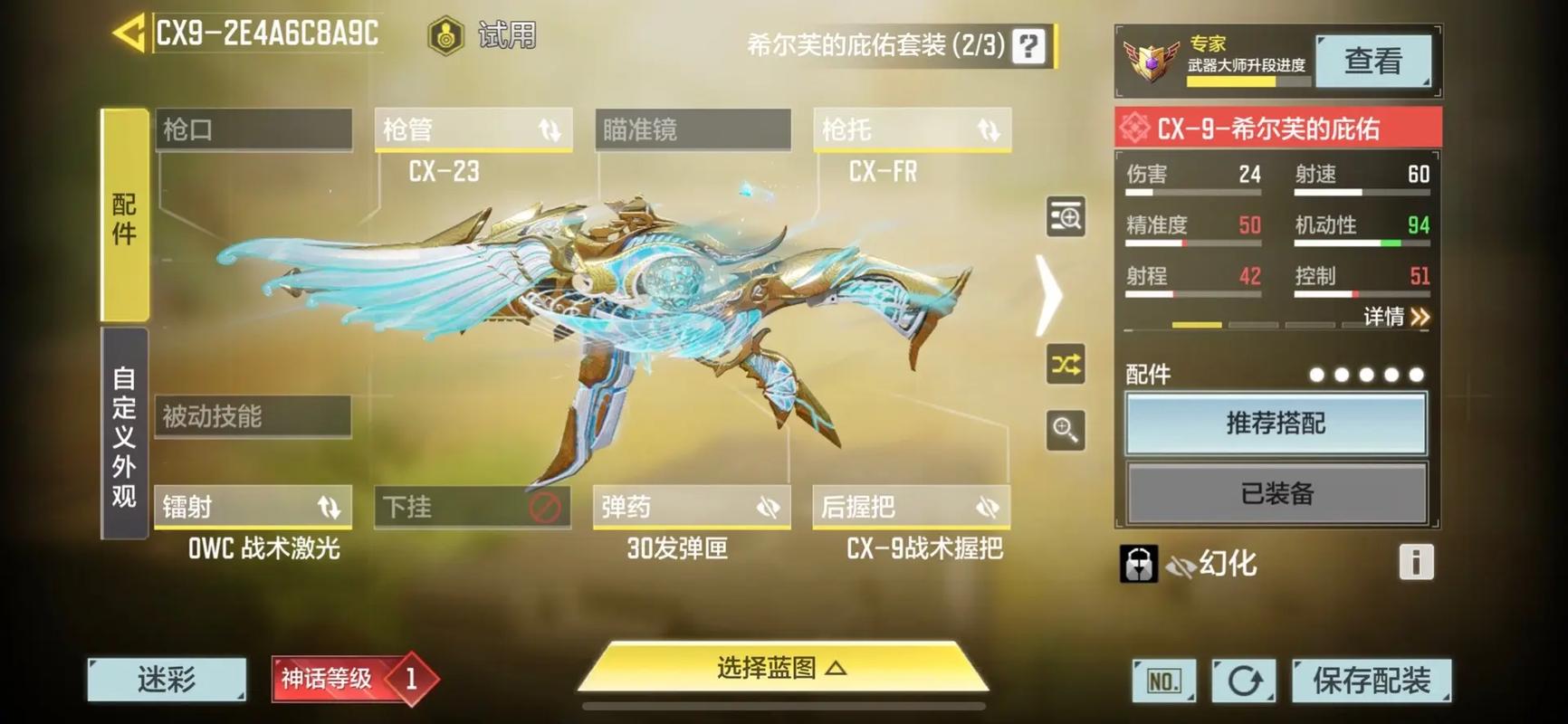Click the right arrow chevron beside weapon
Viewport: 1568px width, 724px height.
pyautogui.click(x=1049, y=292)
